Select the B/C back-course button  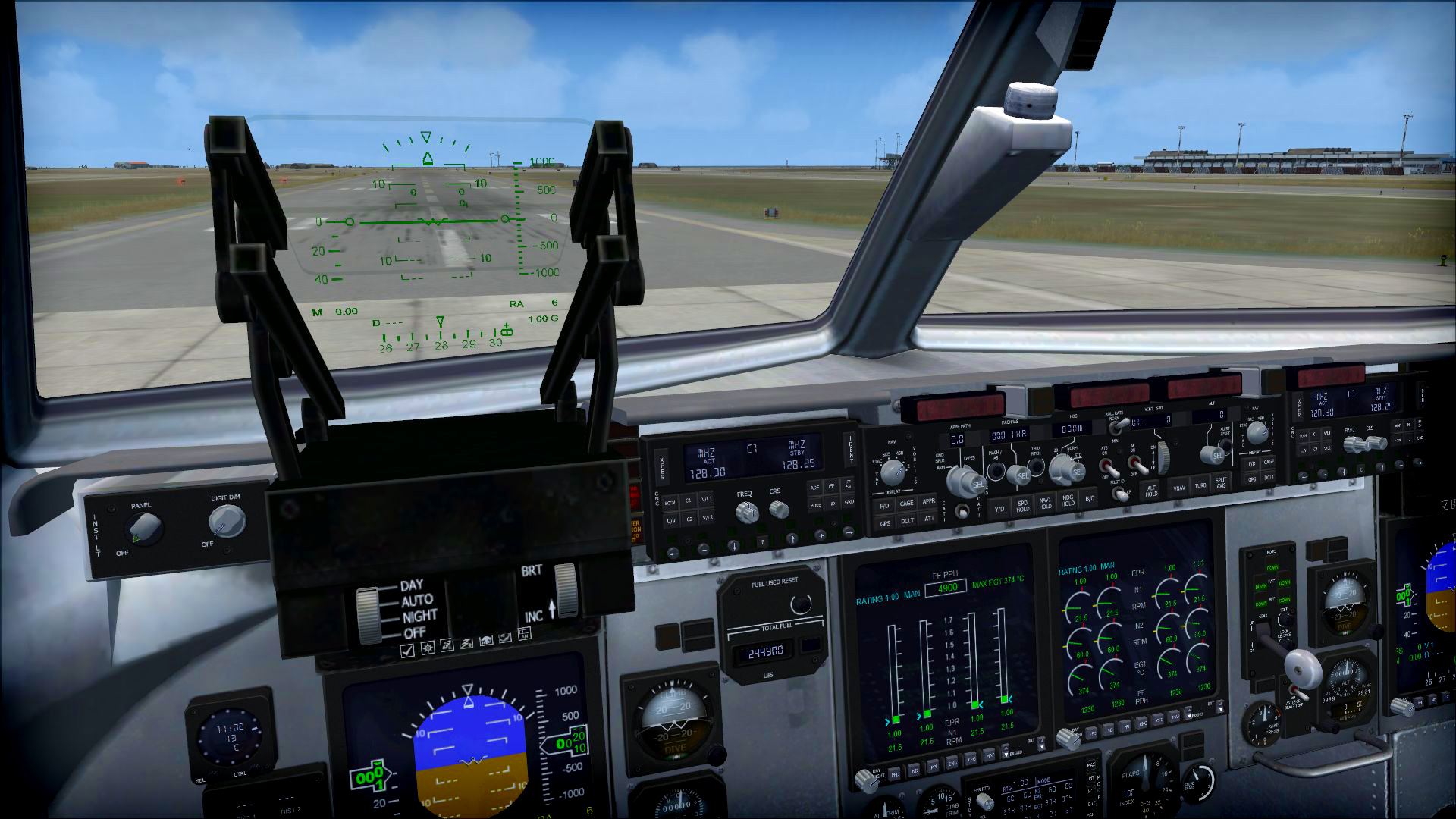click(1089, 500)
